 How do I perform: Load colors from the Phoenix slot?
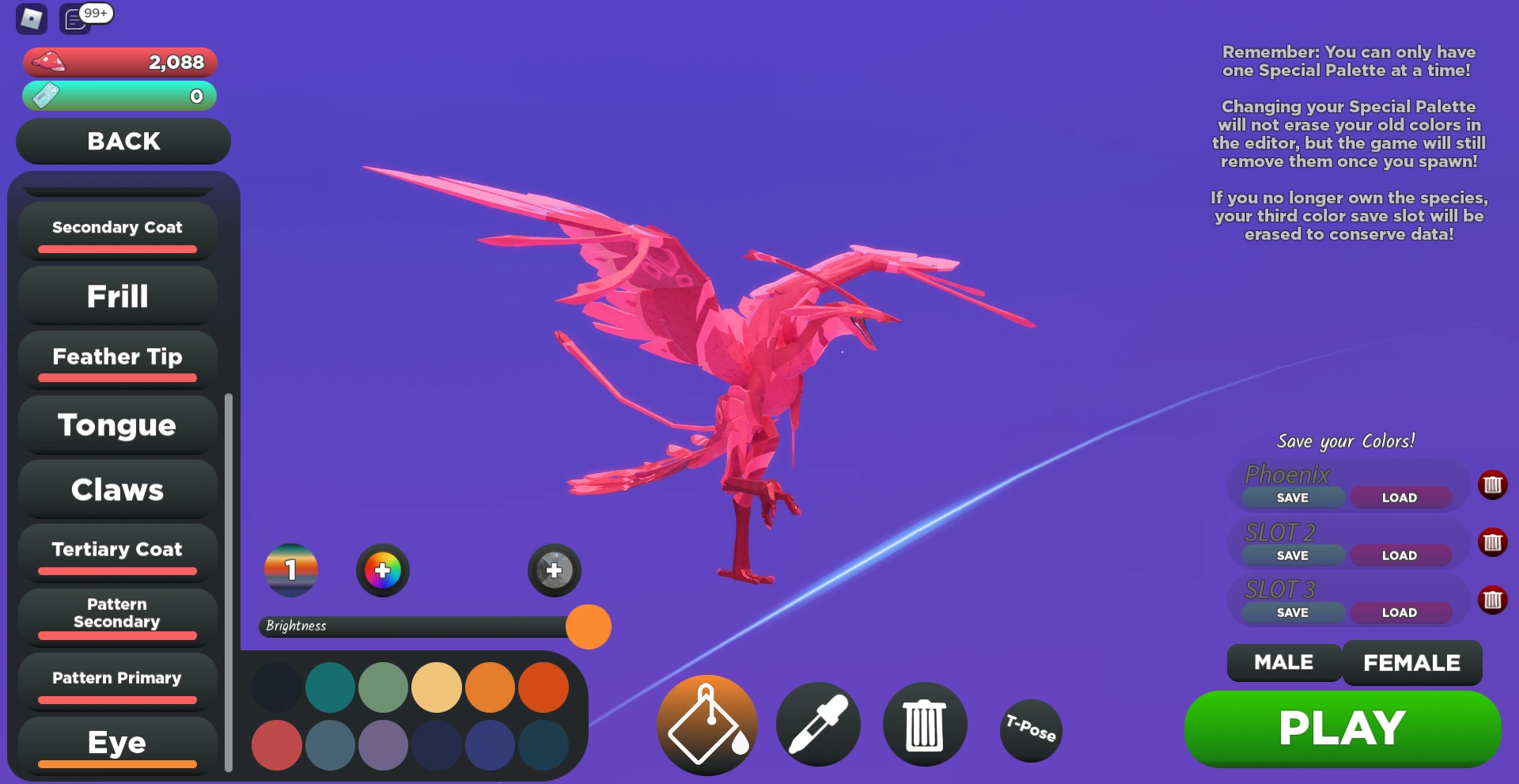click(x=1400, y=497)
